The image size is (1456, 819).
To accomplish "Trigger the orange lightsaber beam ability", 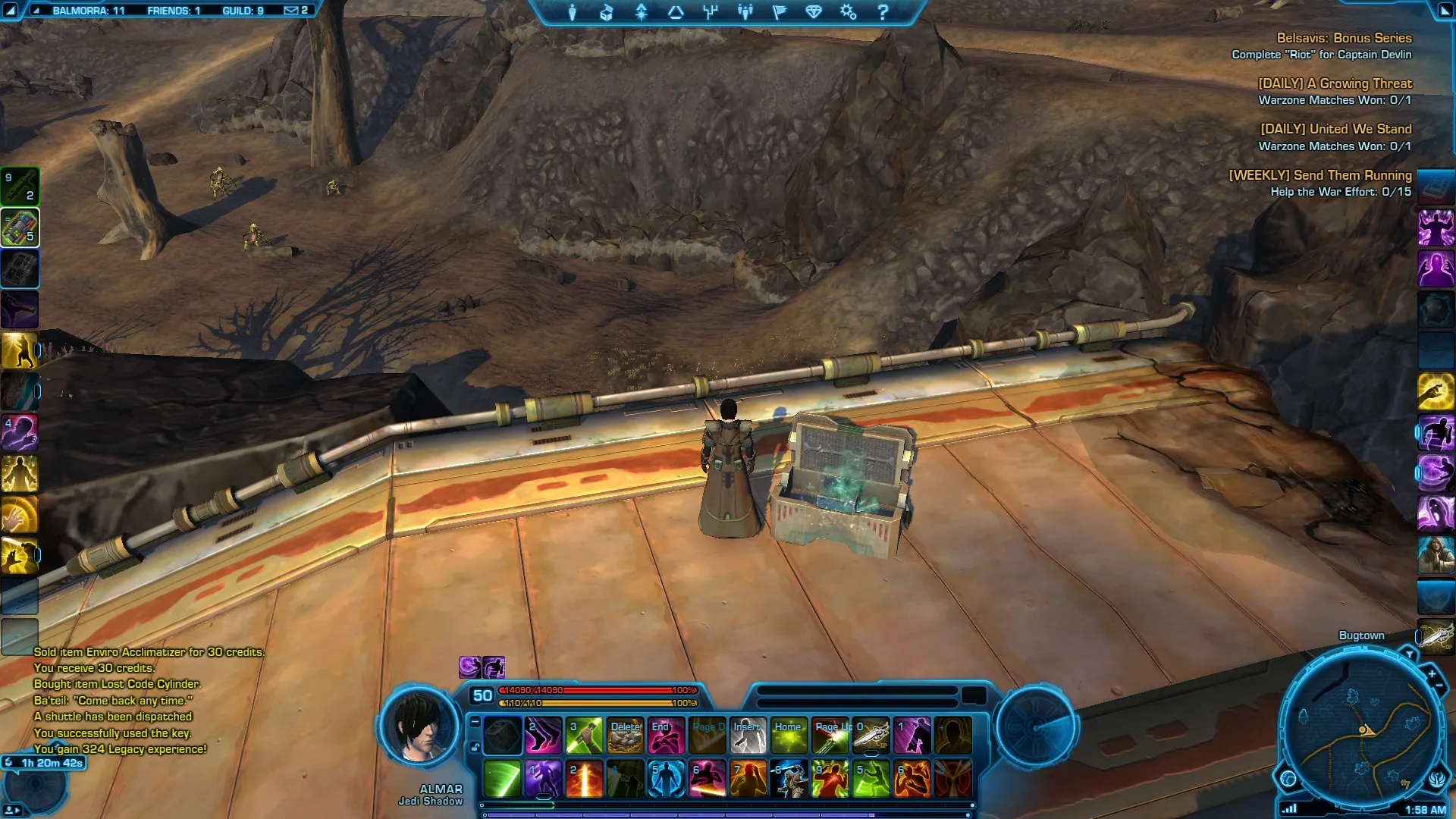I will (585, 780).
